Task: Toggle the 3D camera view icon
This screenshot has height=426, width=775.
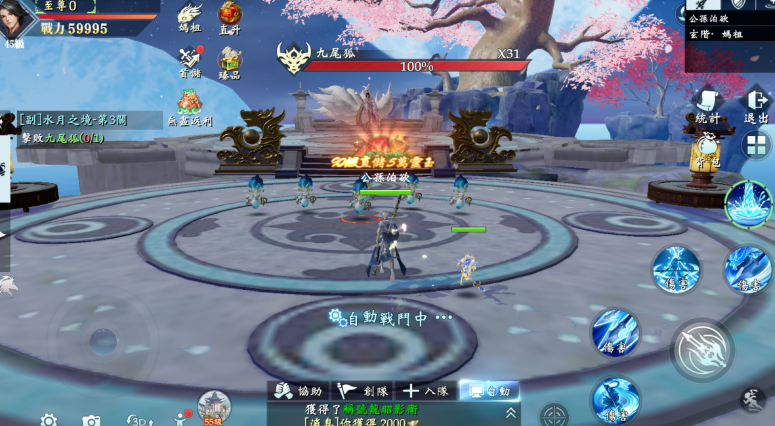Action: pos(139,420)
